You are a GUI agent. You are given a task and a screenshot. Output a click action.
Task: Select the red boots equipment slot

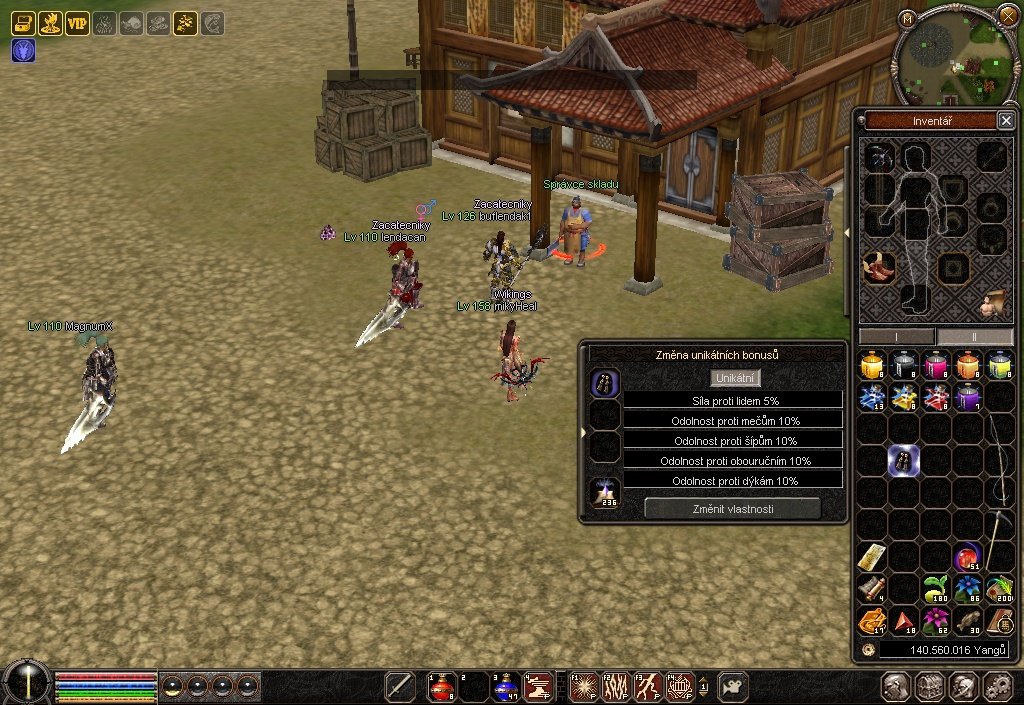[880, 268]
